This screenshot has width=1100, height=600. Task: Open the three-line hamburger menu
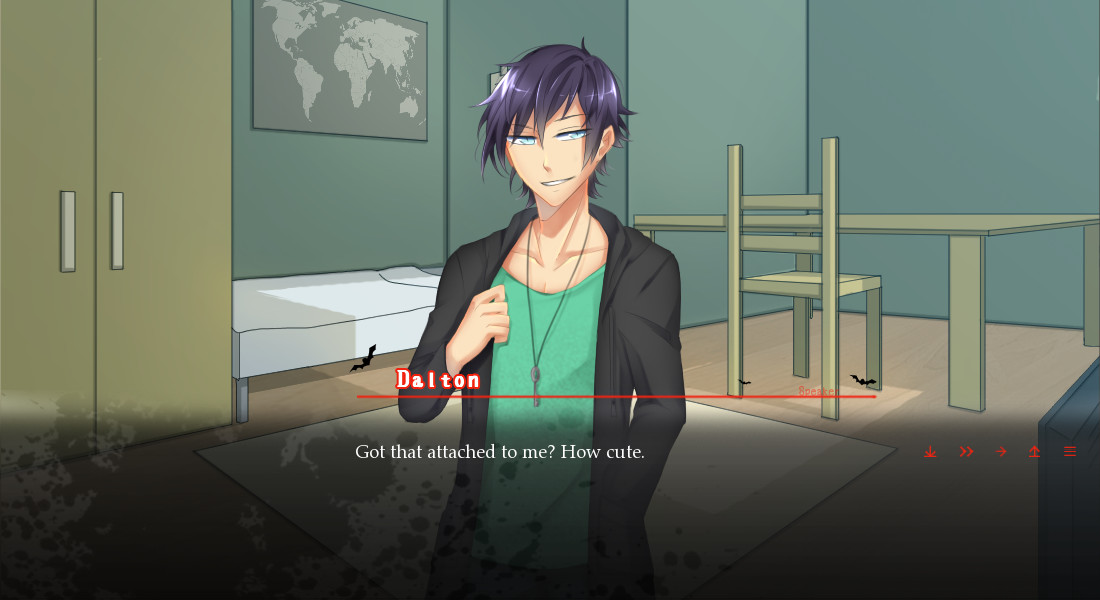[x=1070, y=452]
